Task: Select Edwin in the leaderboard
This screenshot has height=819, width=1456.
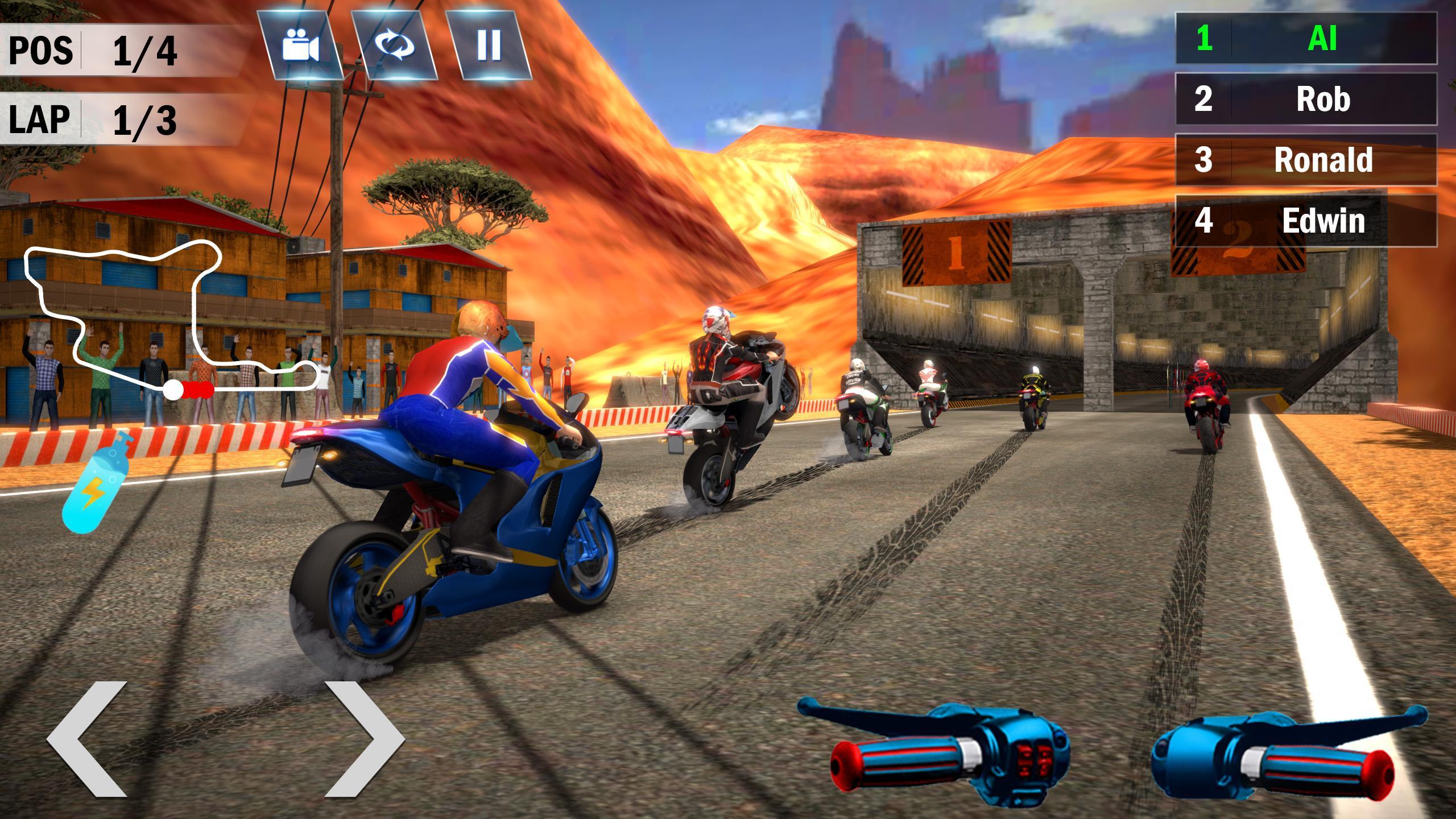Action: click(x=1306, y=221)
